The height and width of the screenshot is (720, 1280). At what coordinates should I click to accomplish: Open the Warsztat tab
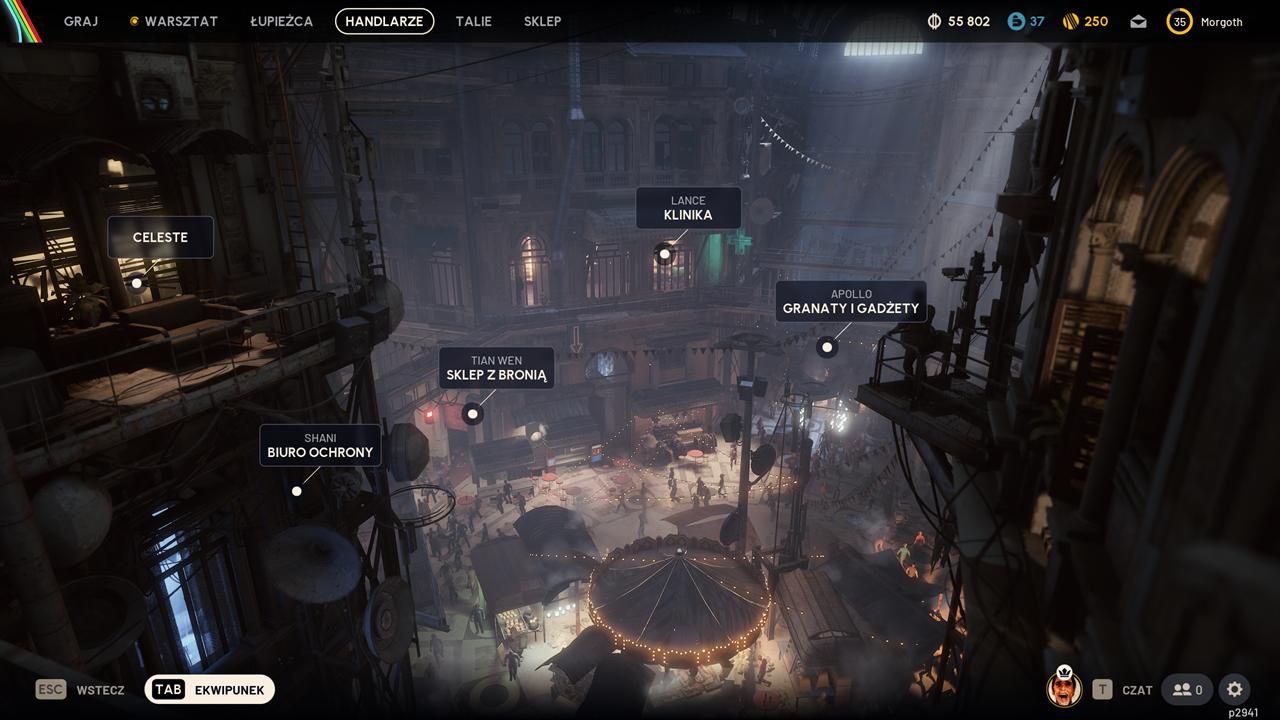point(174,21)
